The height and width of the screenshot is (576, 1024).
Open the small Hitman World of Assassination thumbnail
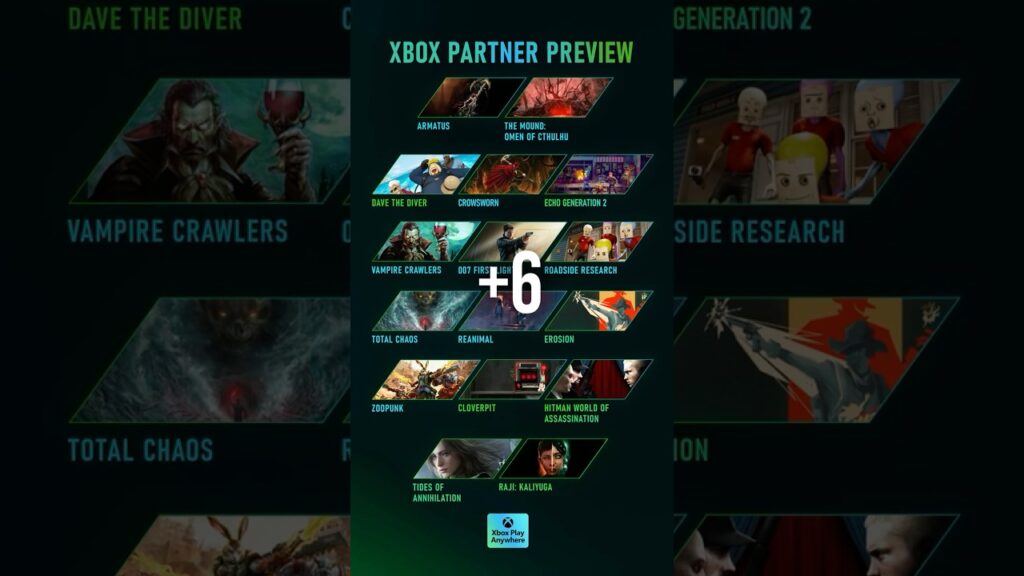tap(598, 380)
